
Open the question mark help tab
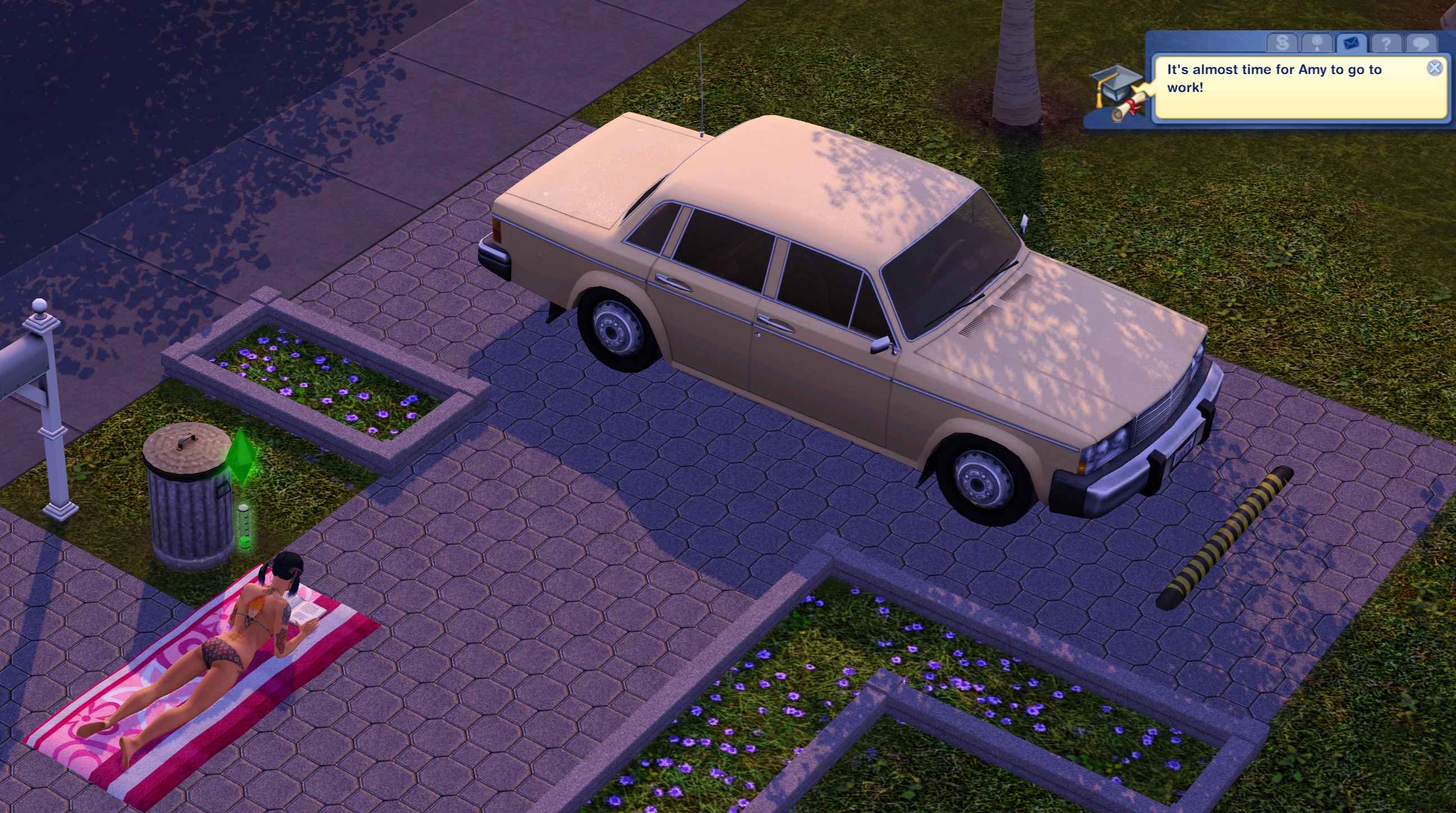coord(1386,43)
